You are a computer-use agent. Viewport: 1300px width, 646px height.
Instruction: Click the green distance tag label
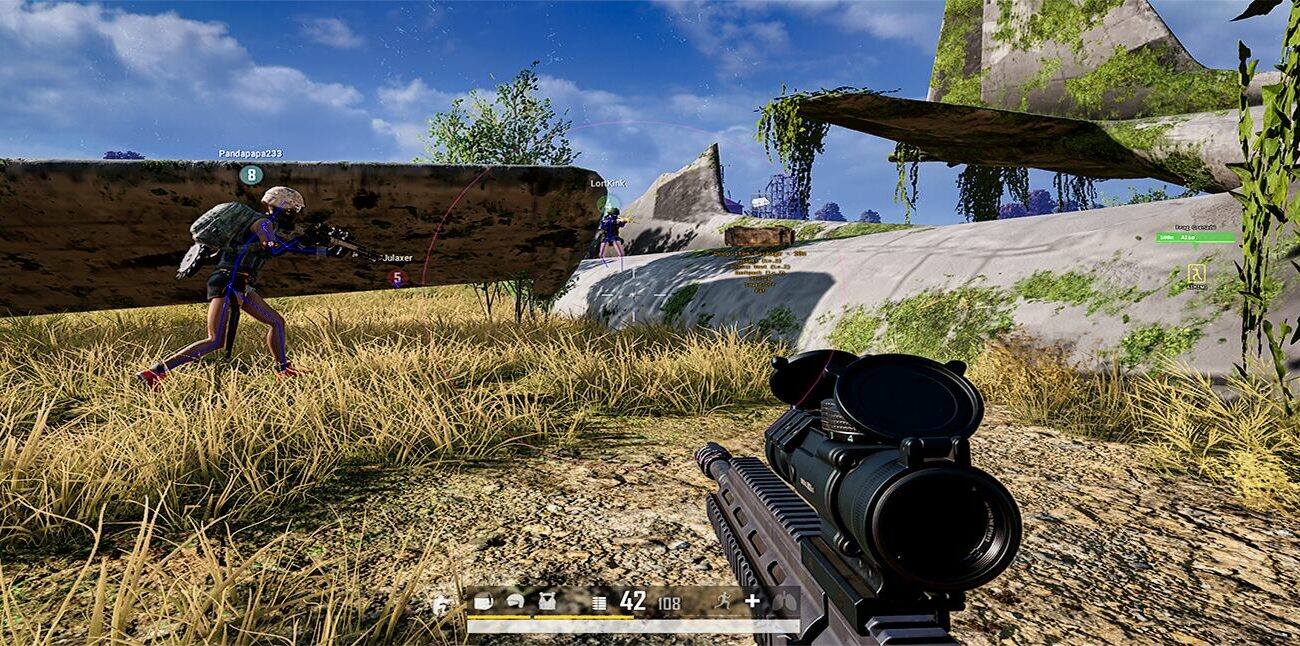tap(1195, 237)
